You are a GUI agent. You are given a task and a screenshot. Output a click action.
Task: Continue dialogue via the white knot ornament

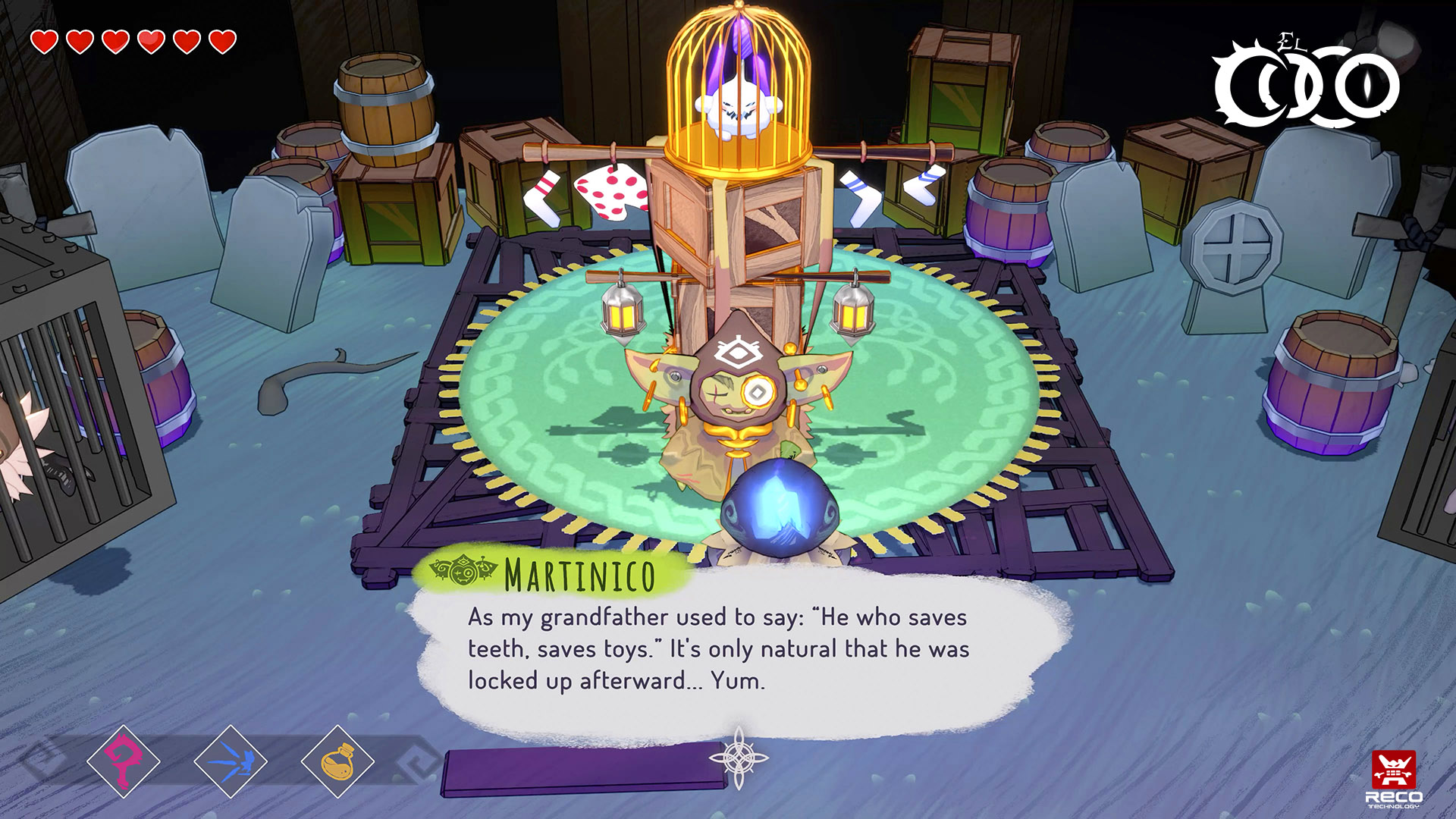click(x=739, y=758)
